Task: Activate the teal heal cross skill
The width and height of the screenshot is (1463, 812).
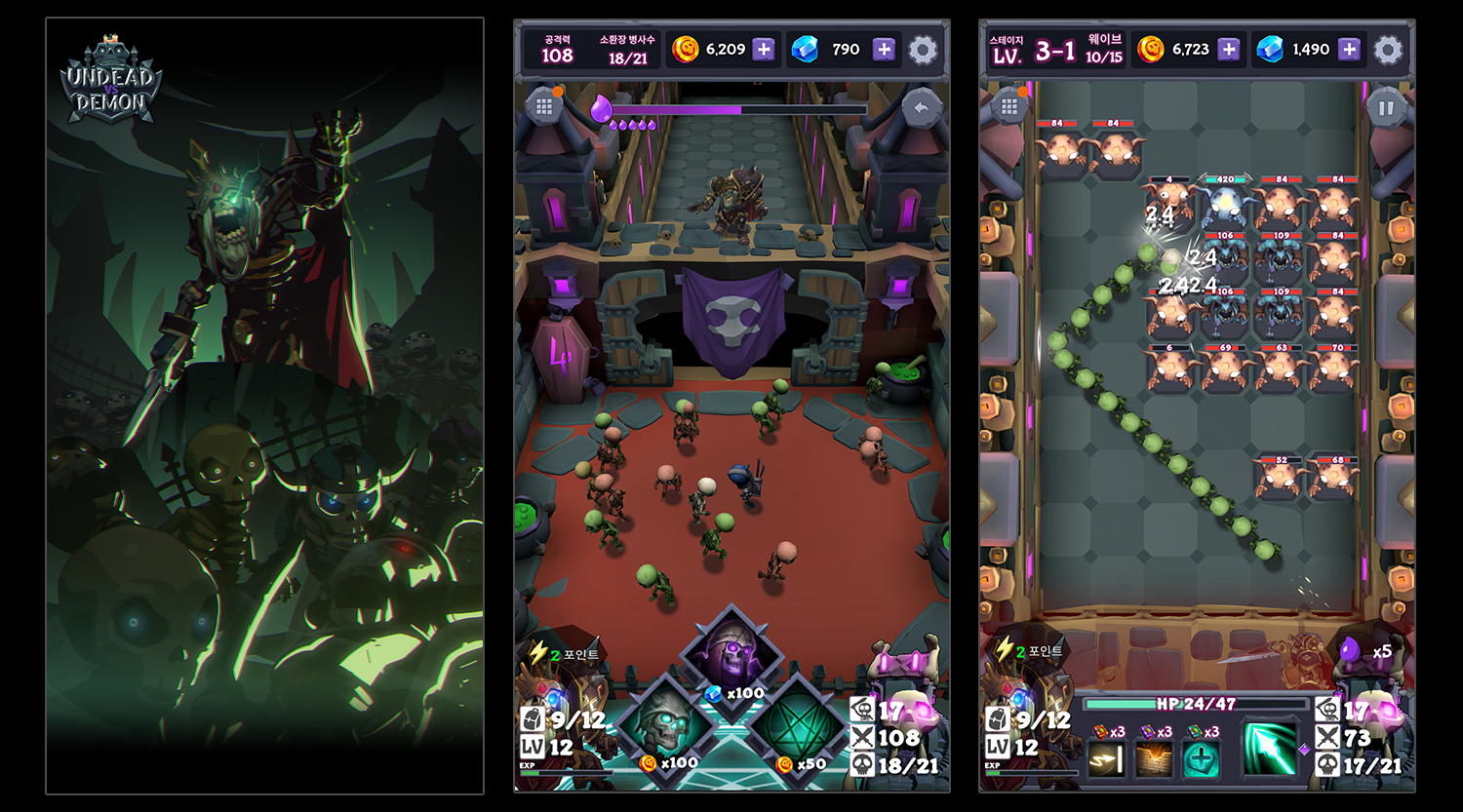Action: [x=1201, y=759]
